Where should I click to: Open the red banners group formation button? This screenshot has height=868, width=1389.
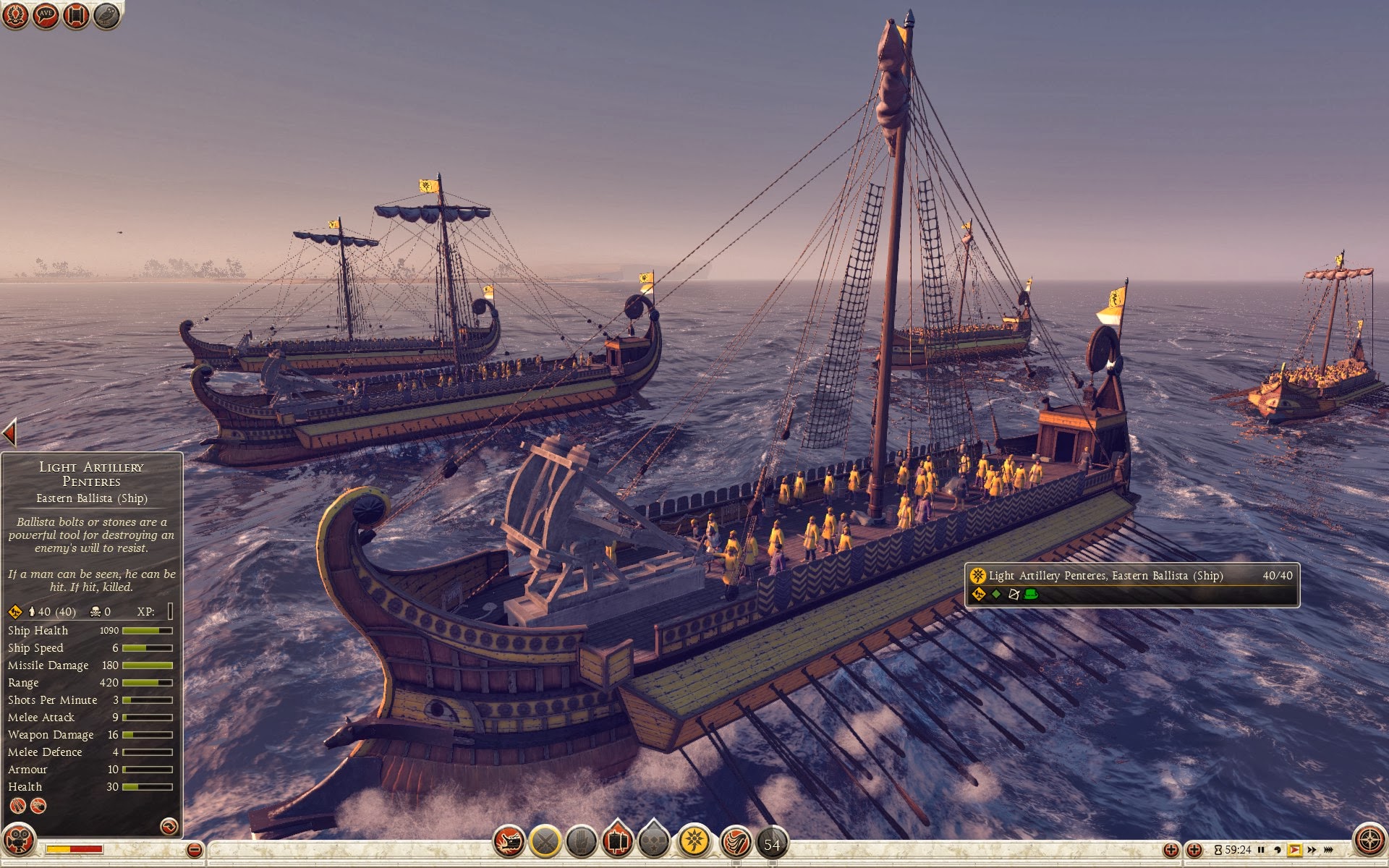pos(617,841)
